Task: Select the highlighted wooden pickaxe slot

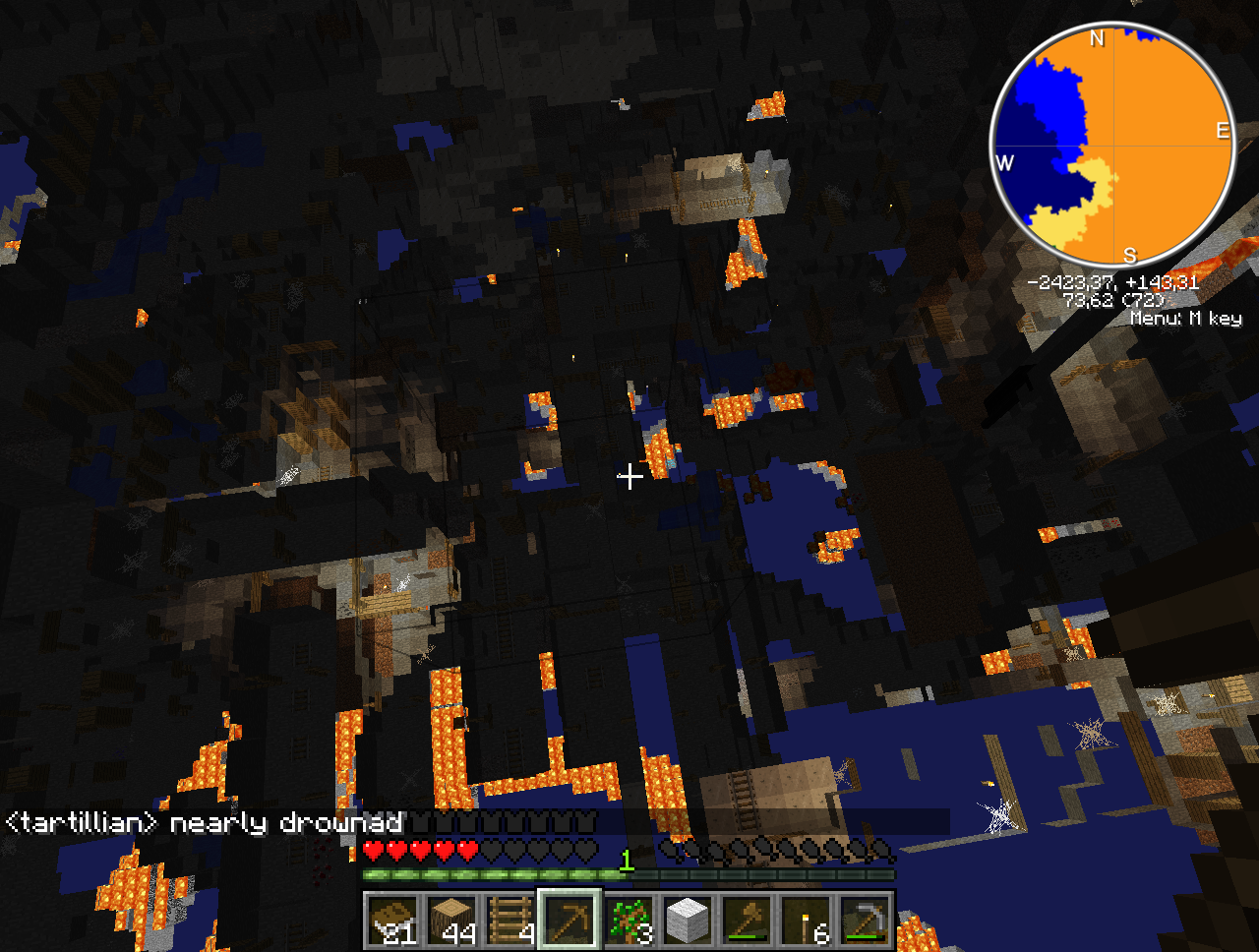Action: (x=570, y=921)
